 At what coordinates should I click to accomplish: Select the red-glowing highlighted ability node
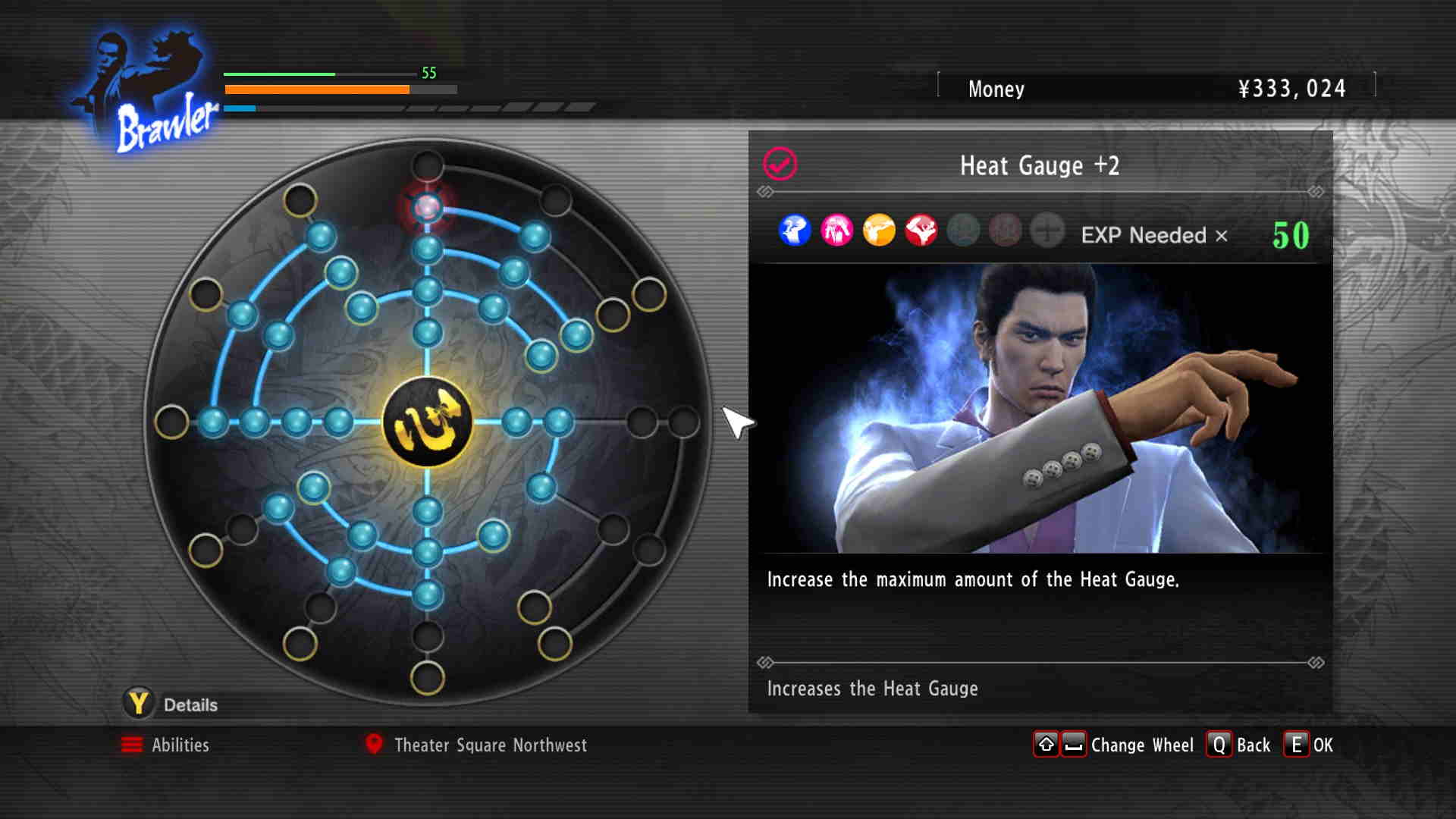(427, 206)
